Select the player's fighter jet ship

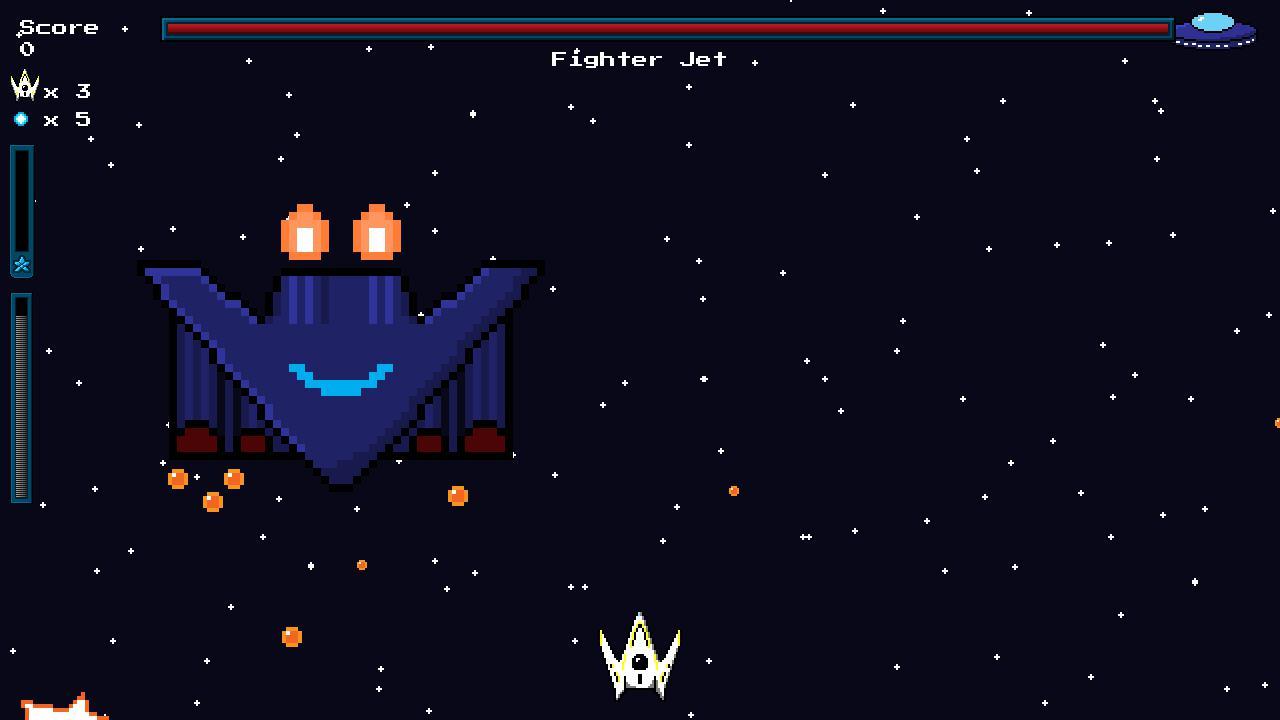pyautogui.click(x=638, y=658)
